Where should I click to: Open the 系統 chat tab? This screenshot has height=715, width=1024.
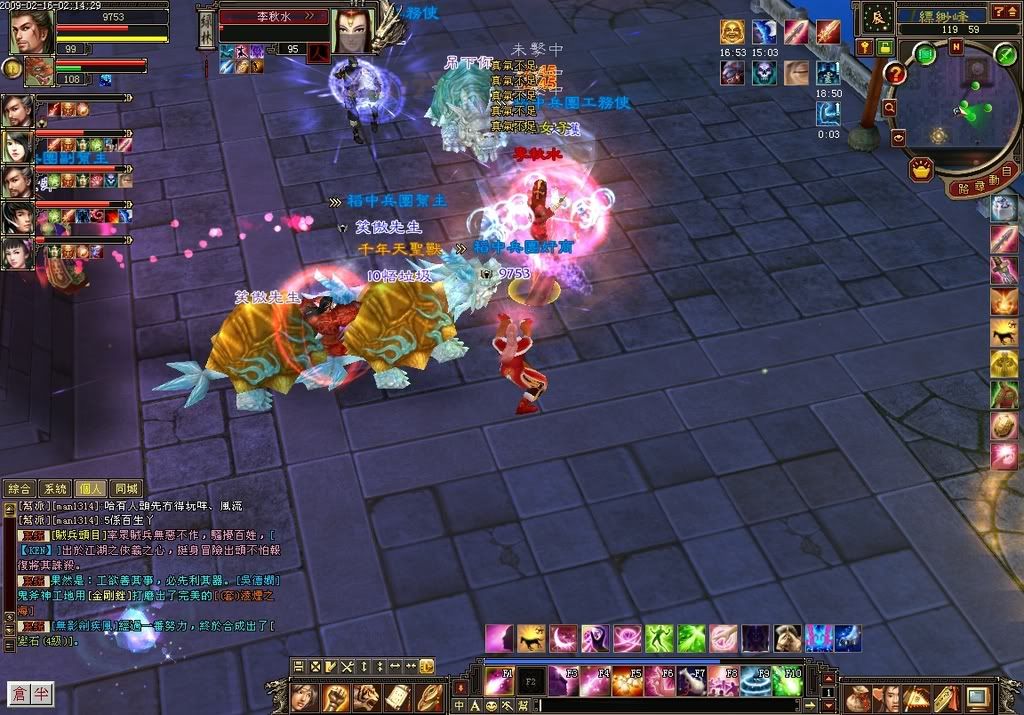click(54, 489)
